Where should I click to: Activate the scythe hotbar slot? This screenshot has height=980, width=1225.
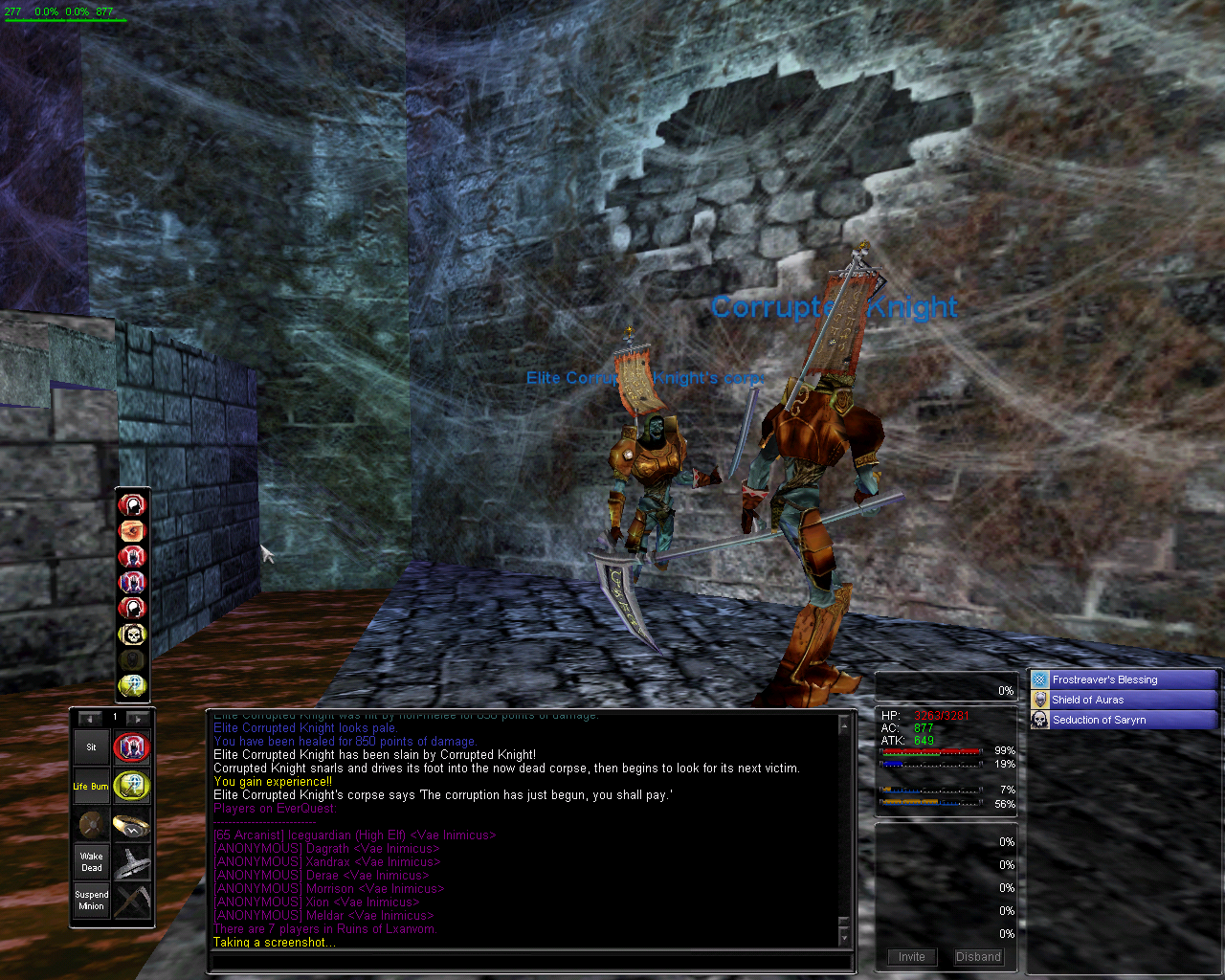(x=131, y=901)
